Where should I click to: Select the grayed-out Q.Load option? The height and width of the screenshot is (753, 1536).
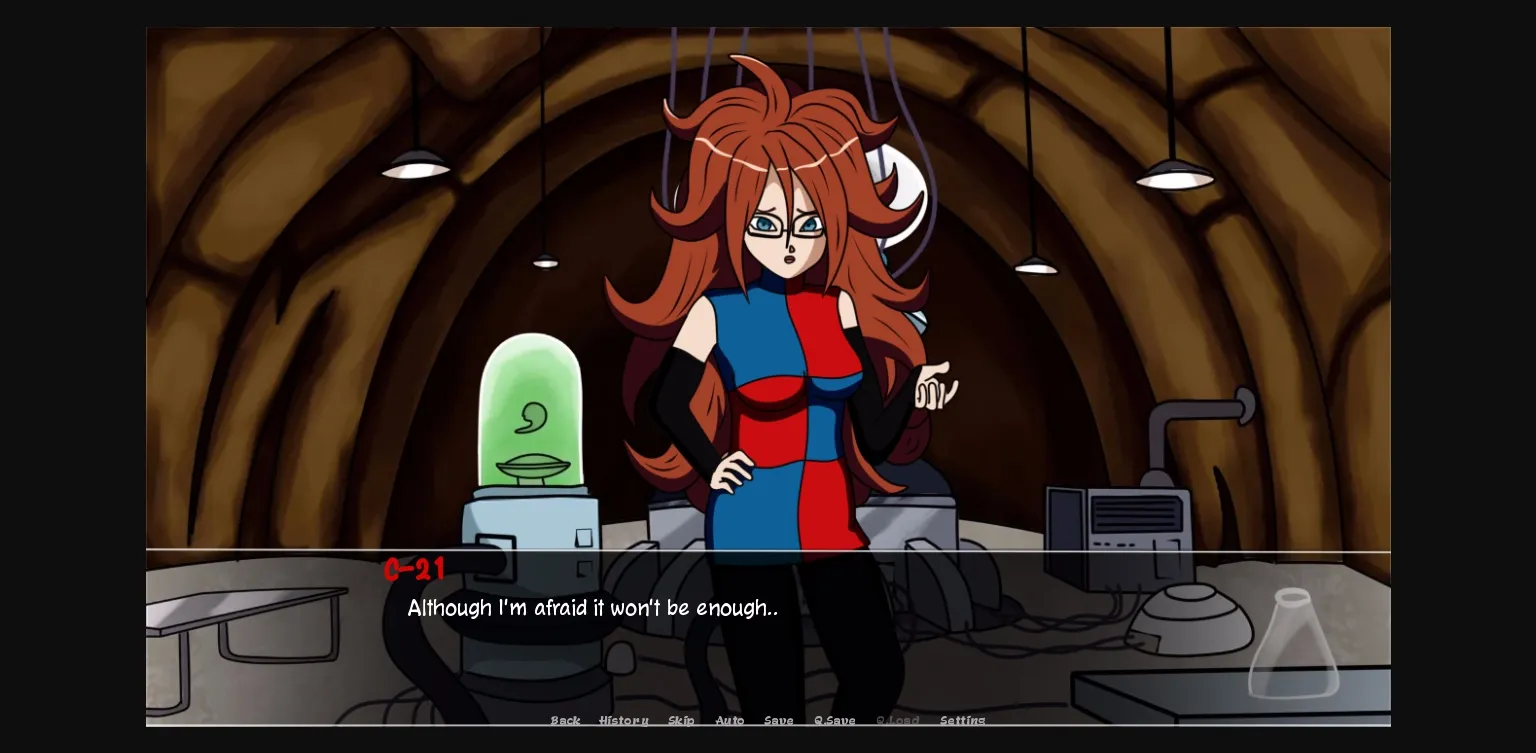(897, 720)
